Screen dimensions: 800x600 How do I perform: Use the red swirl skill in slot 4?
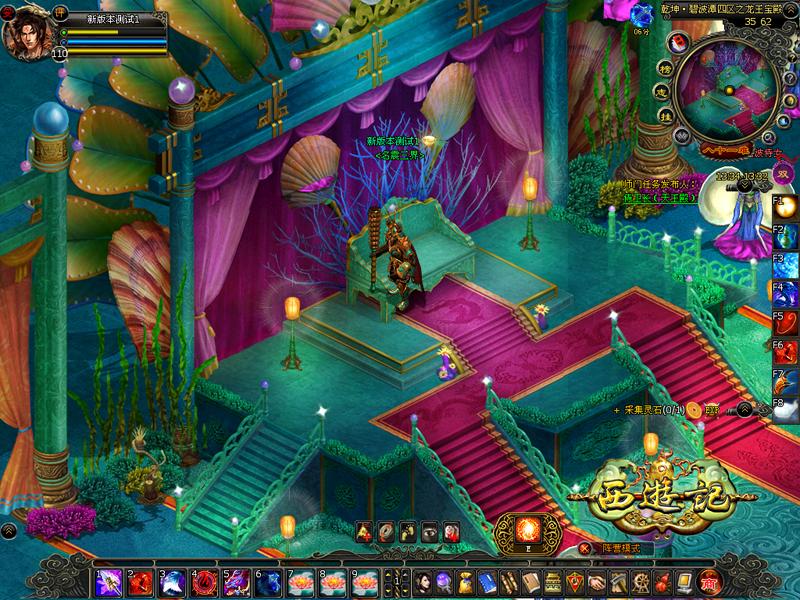(204, 582)
